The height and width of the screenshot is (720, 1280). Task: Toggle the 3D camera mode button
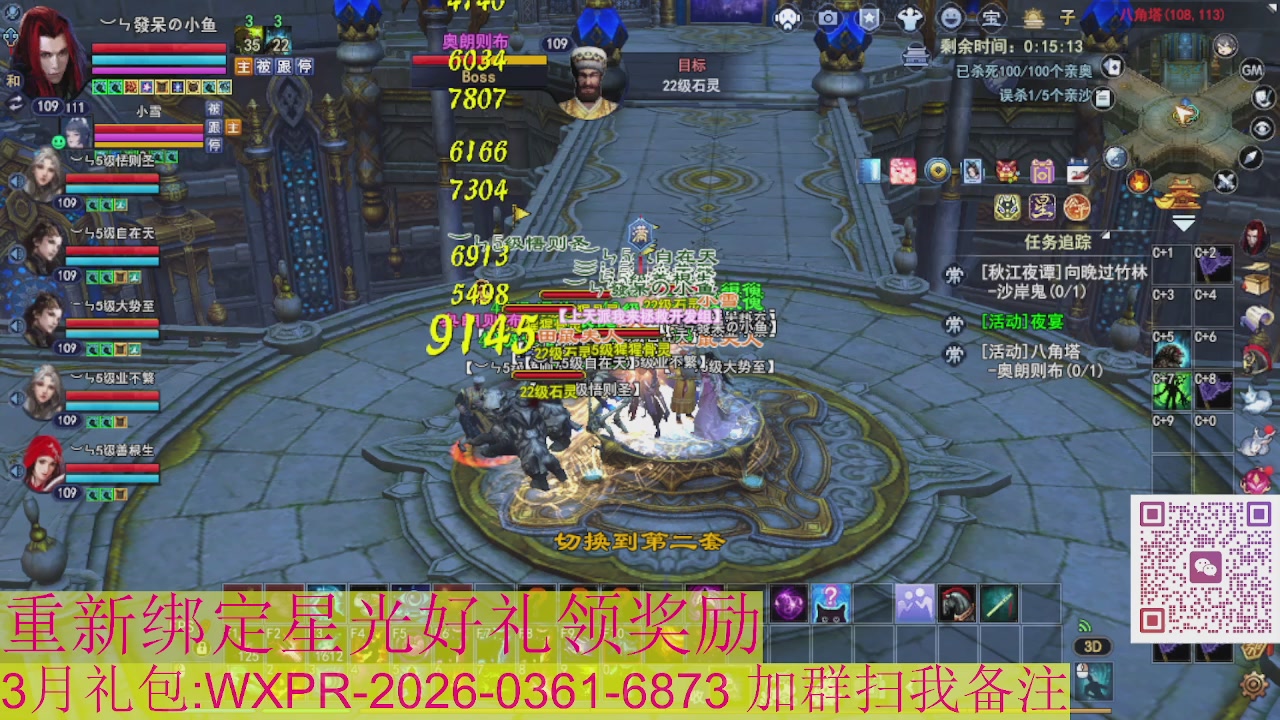point(1092,646)
